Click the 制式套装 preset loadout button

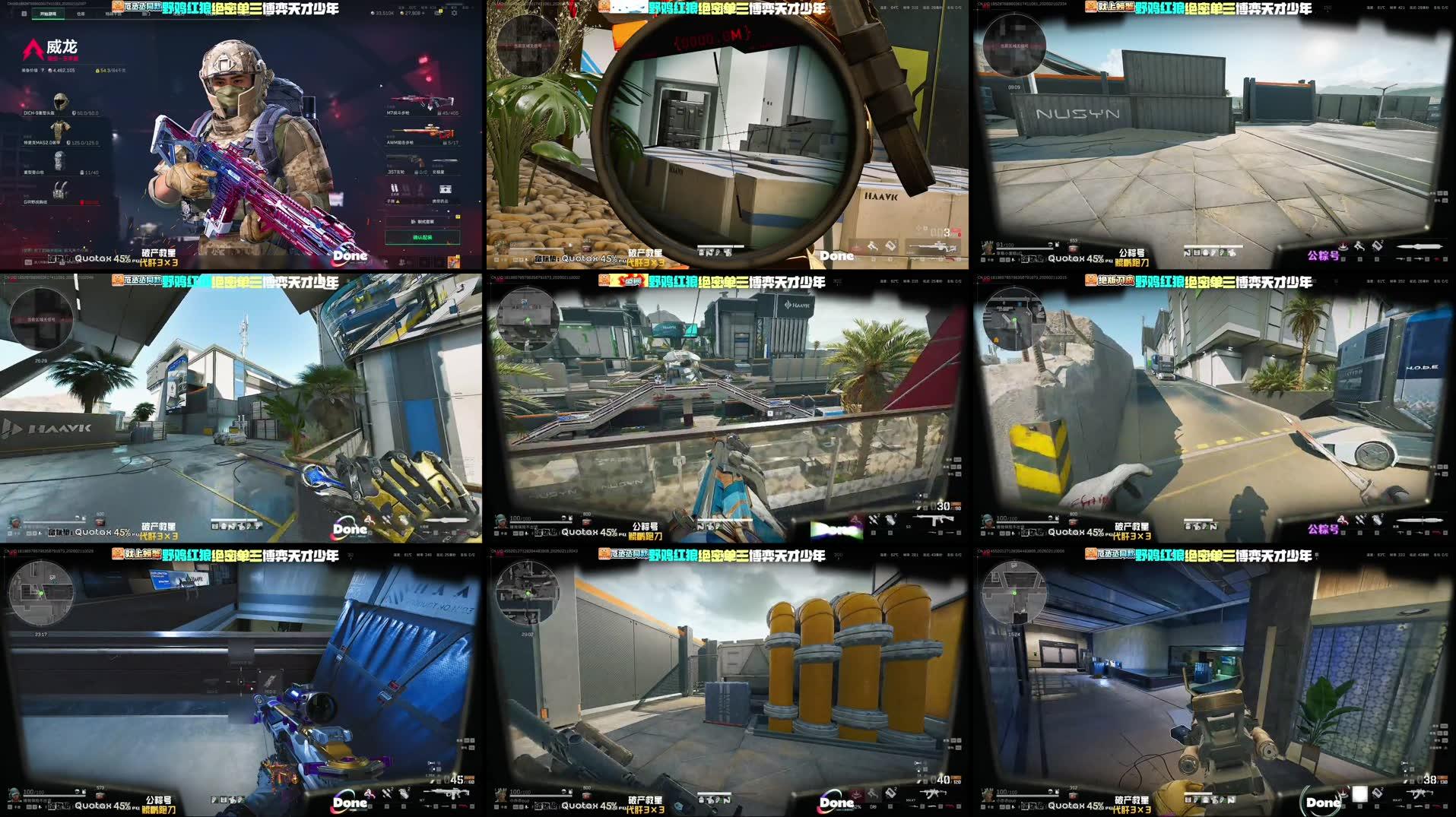click(423, 221)
